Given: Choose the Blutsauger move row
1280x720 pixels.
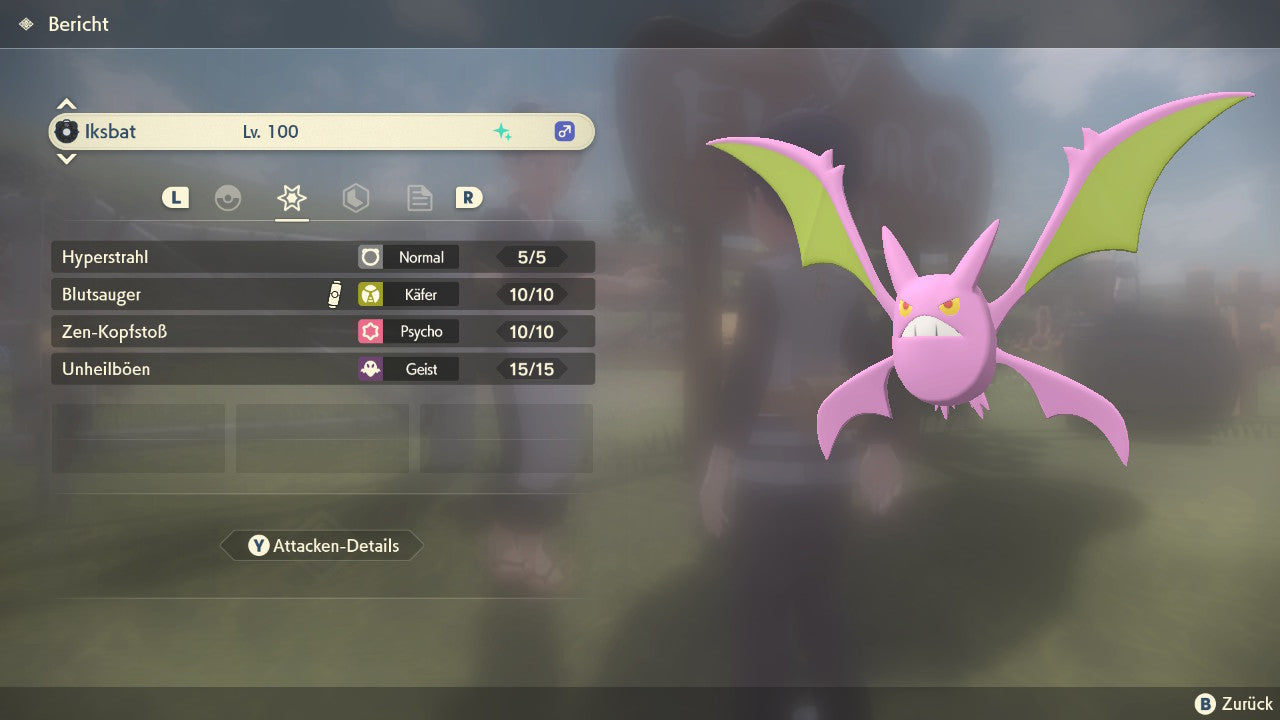Looking at the screenshot, I should [322, 294].
